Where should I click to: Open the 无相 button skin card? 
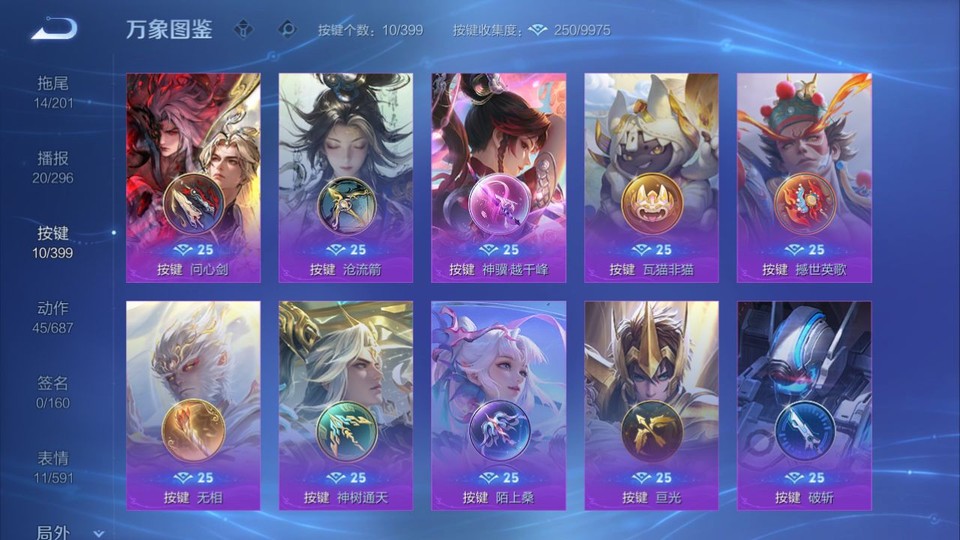194,405
